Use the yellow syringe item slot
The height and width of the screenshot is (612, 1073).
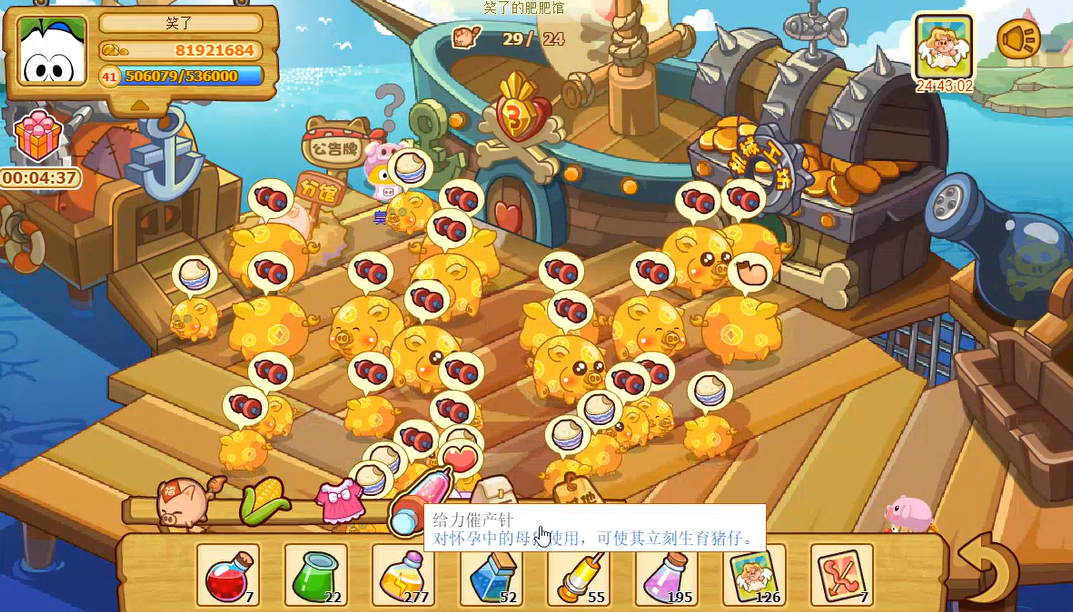pos(579,575)
